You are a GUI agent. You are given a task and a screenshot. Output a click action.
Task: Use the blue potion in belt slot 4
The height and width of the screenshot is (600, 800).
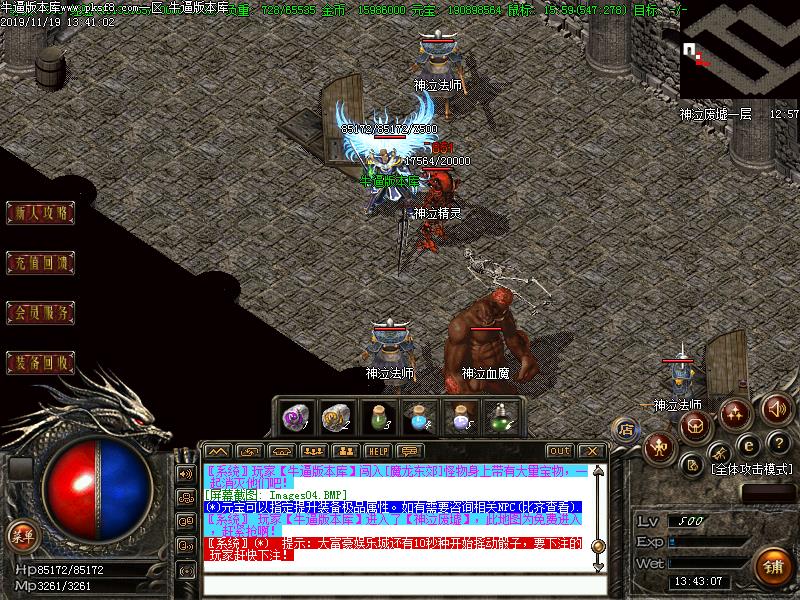pyautogui.click(x=417, y=416)
